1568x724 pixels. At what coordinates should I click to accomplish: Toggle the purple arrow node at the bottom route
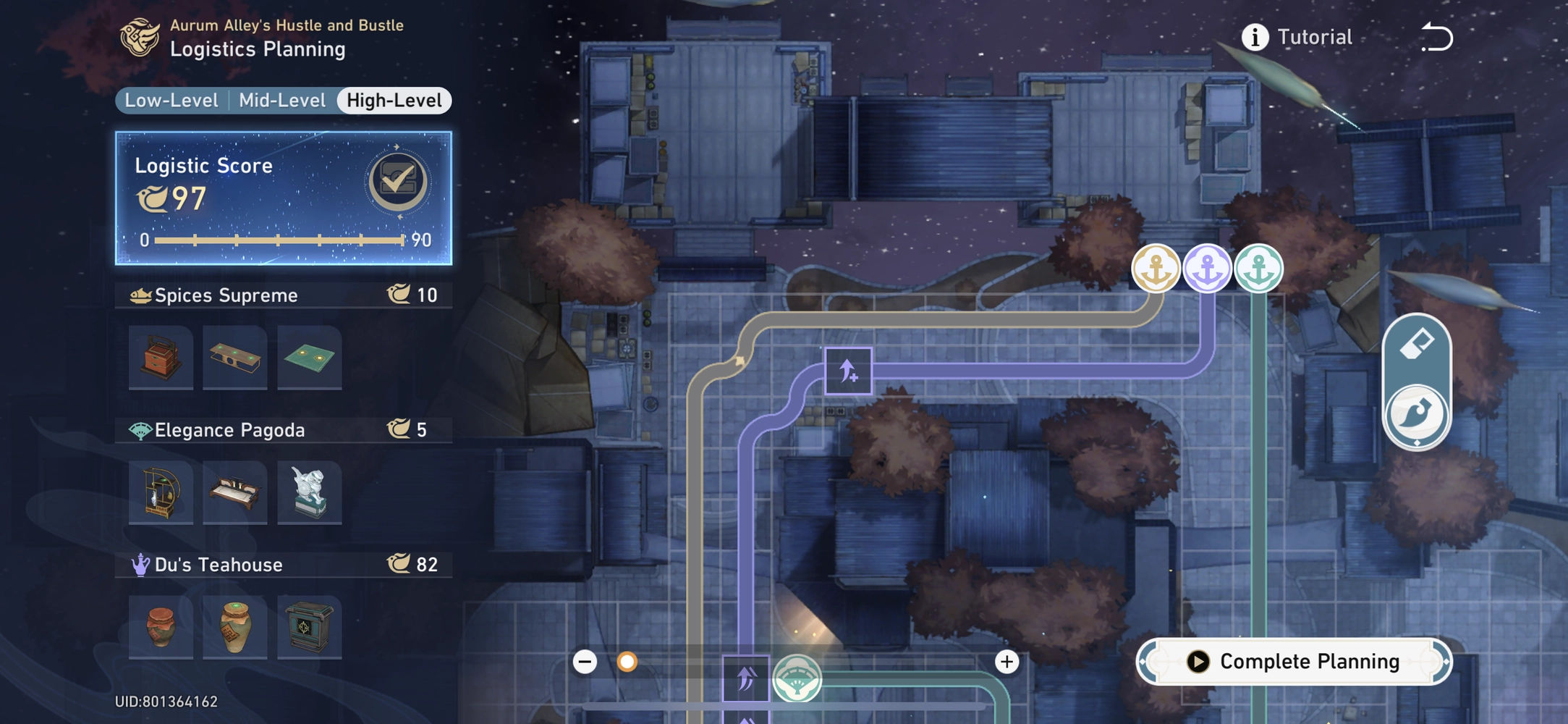[x=745, y=679]
